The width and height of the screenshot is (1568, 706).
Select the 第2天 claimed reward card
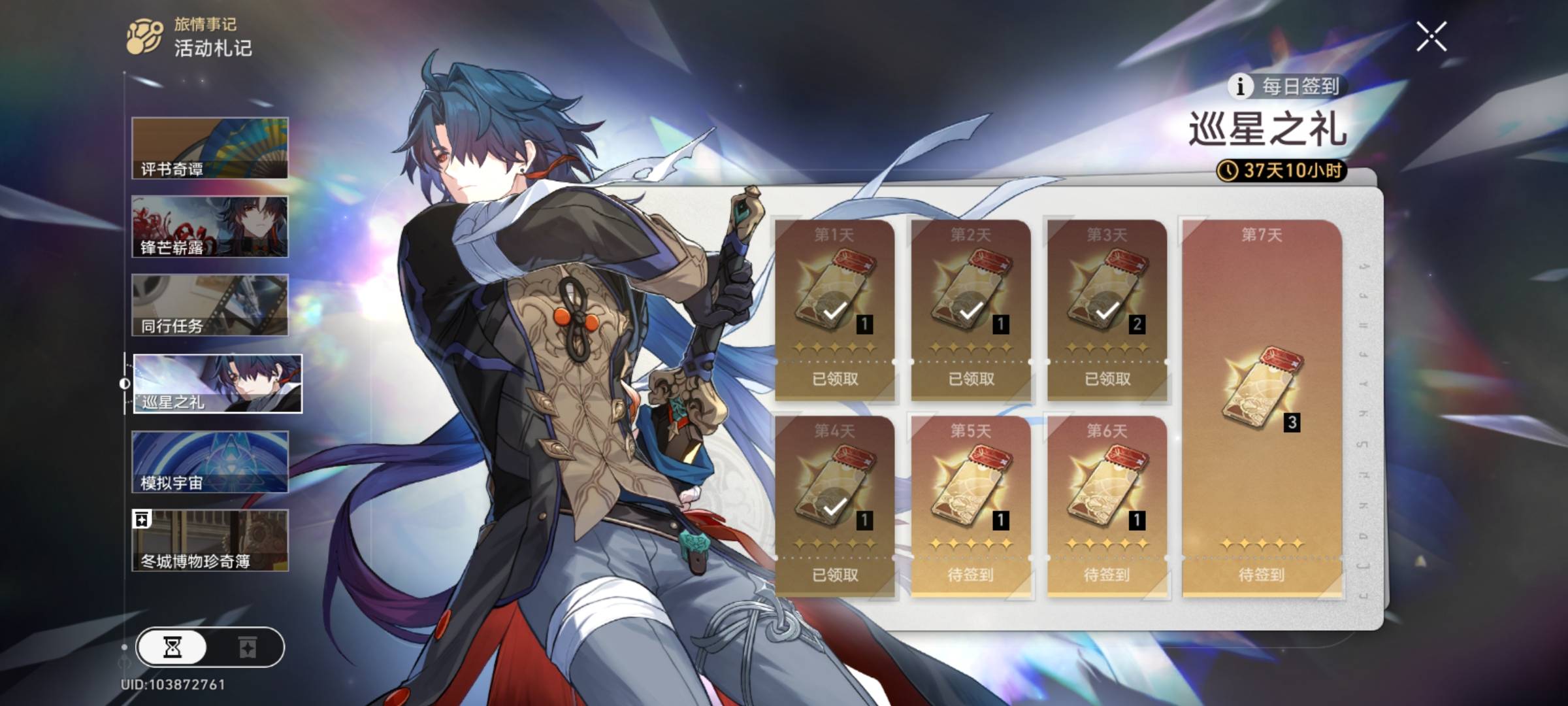pos(971,311)
